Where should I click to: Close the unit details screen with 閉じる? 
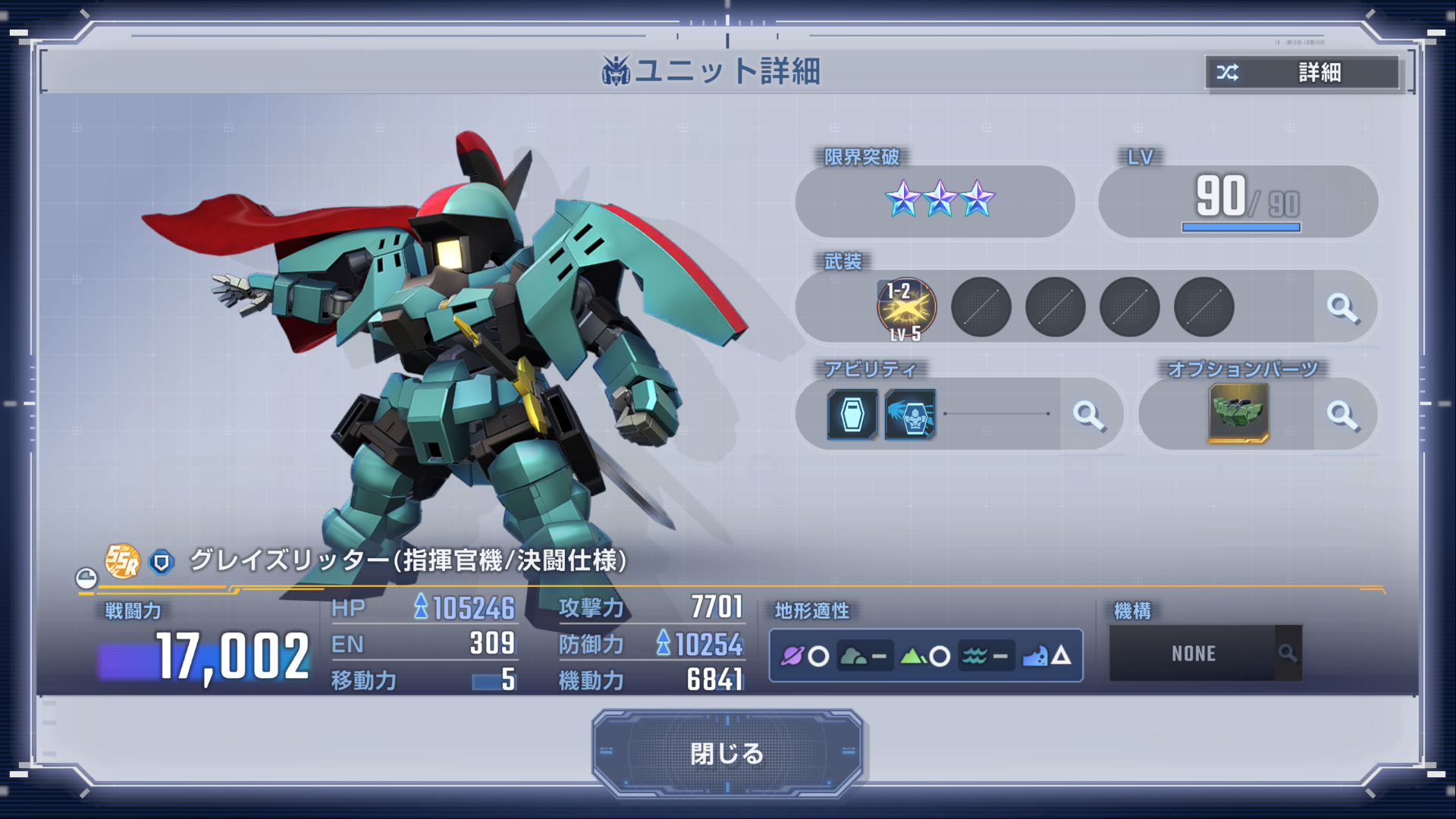click(x=727, y=753)
